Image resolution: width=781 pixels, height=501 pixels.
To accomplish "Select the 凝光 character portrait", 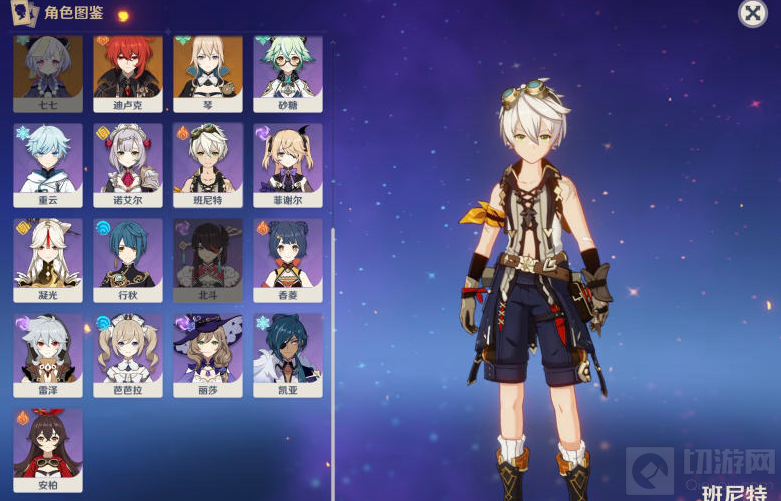I will [48, 257].
